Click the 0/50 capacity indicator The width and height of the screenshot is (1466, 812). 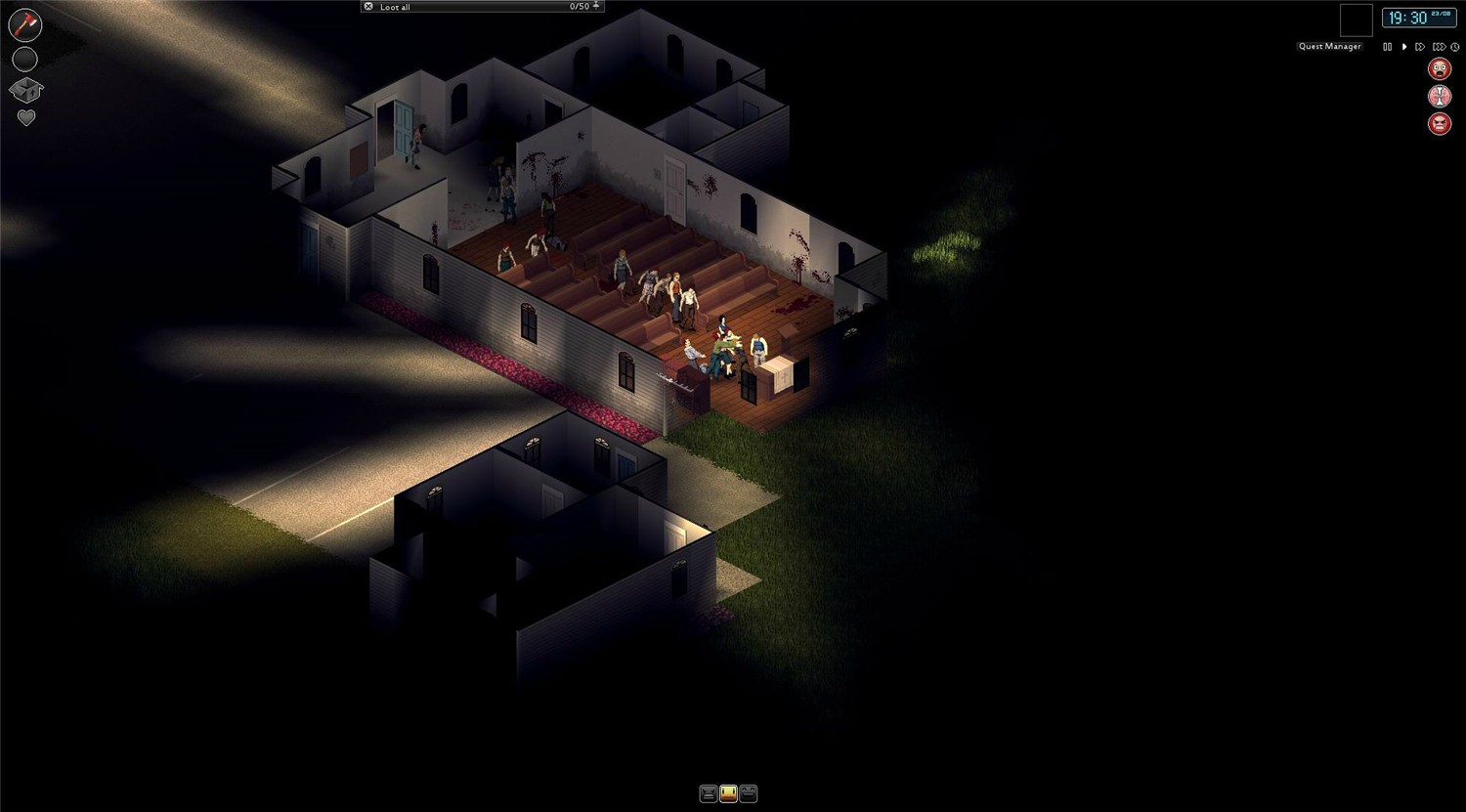579,7
